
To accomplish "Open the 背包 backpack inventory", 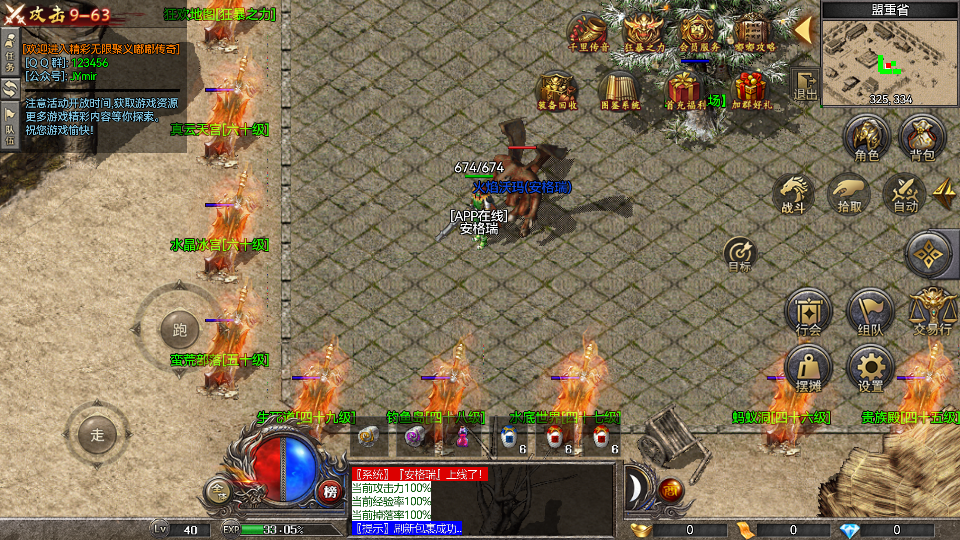I will coord(922,138).
